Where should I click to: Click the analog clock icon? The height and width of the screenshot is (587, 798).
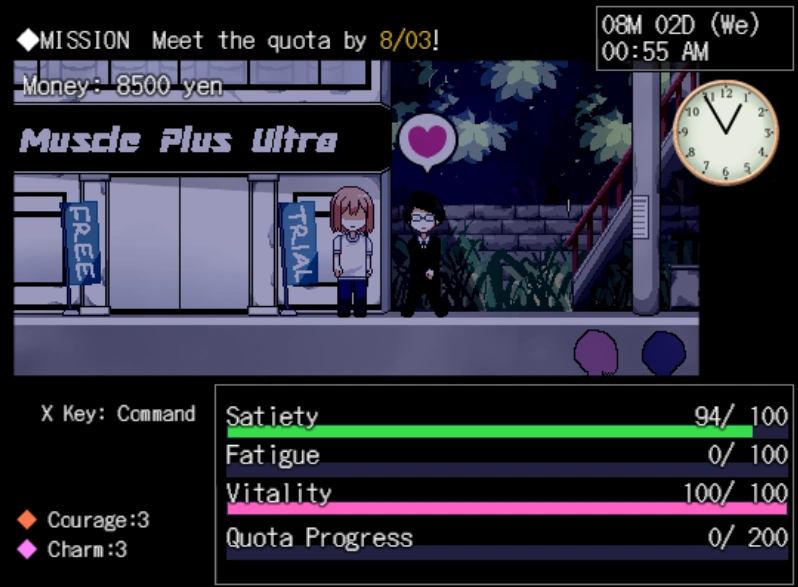[726, 131]
